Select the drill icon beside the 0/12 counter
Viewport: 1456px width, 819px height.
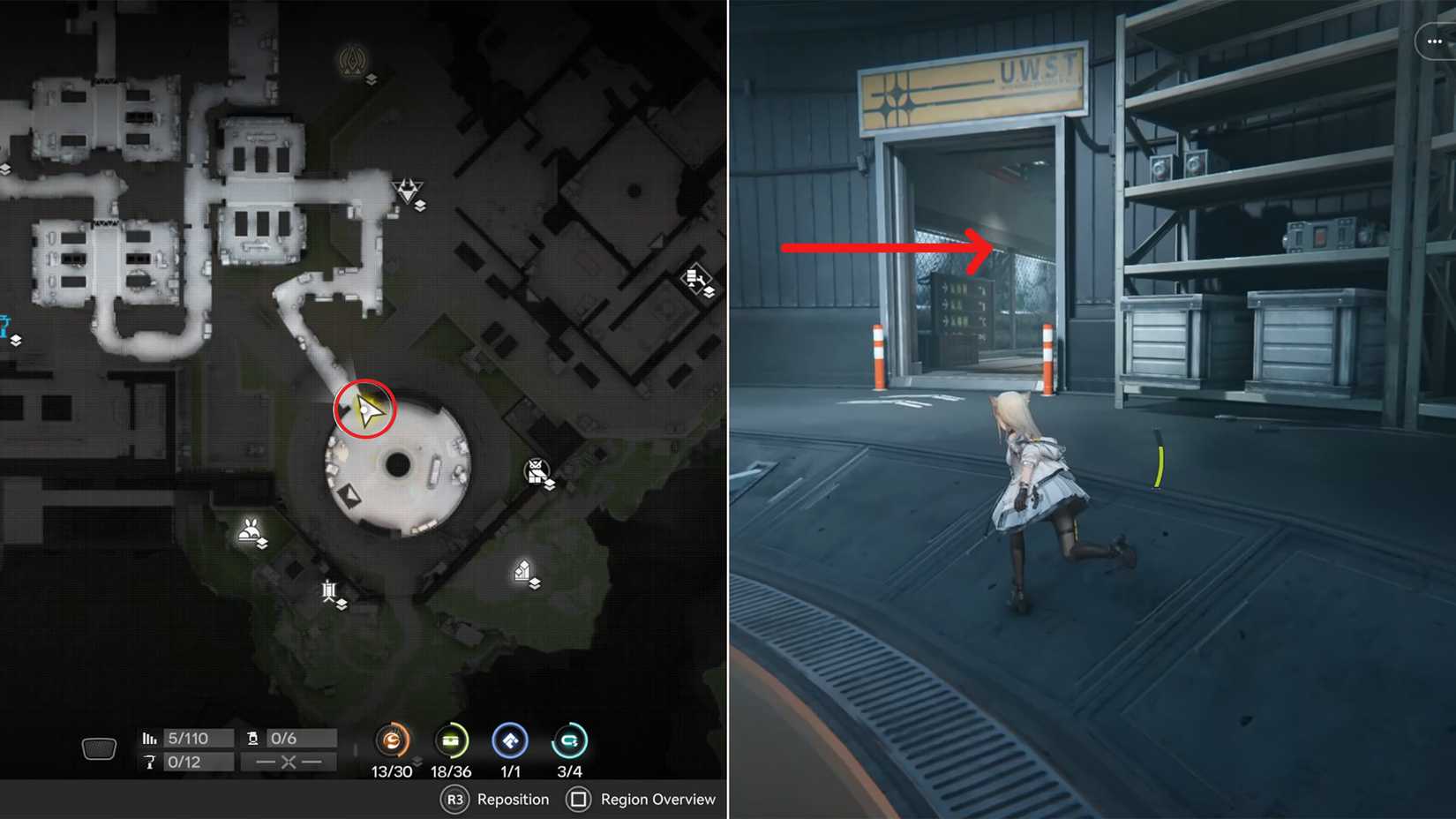pyautogui.click(x=152, y=761)
